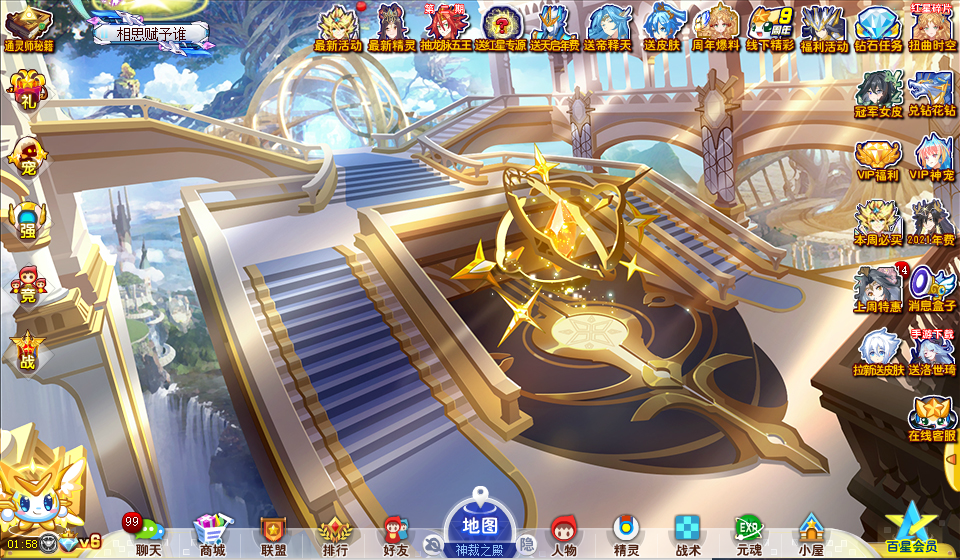This screenshot has width=960, height=560.
Task: Open the 人物 character menu
Action: tap(564, 533)
